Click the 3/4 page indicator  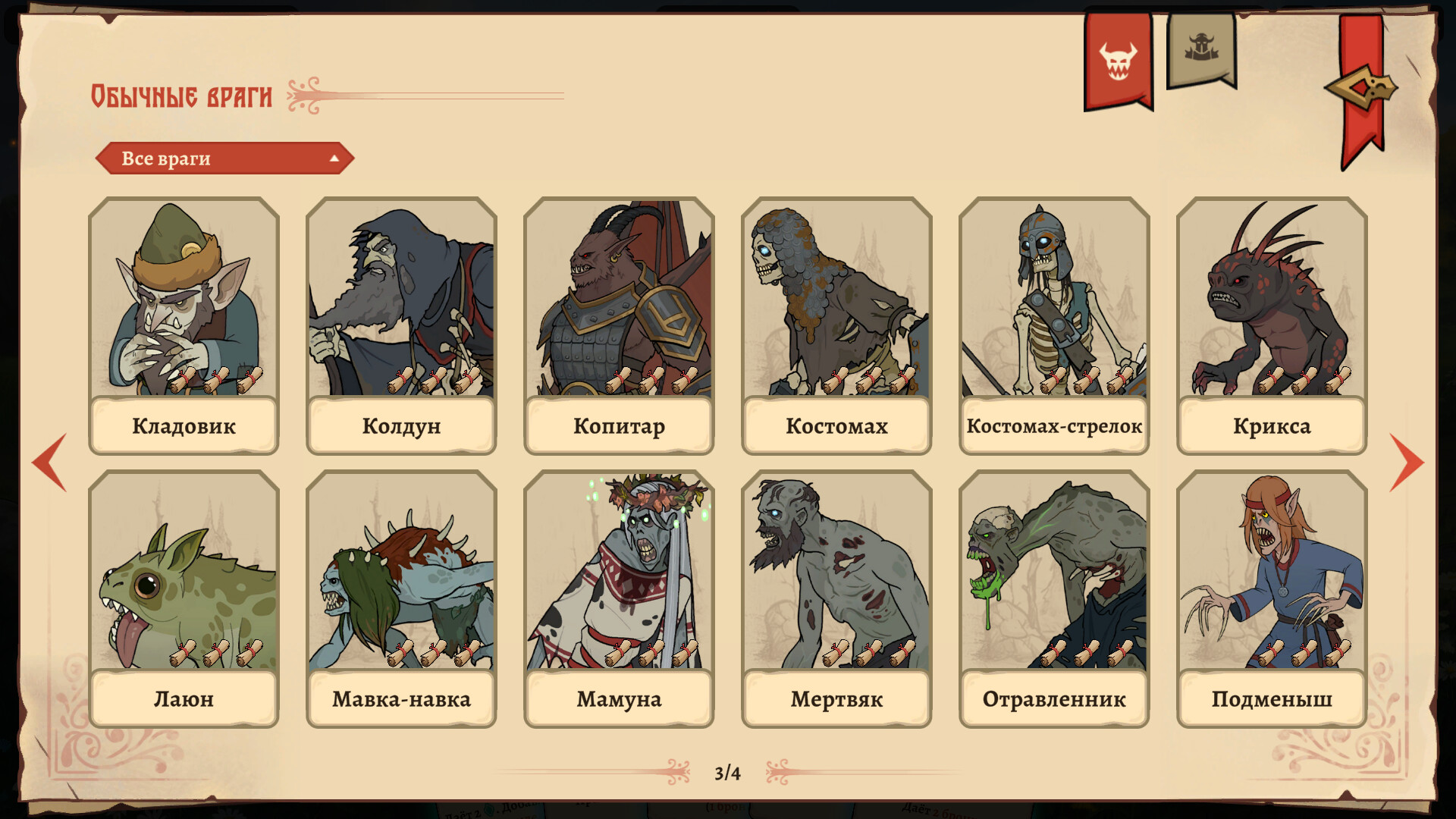(728, 772)
